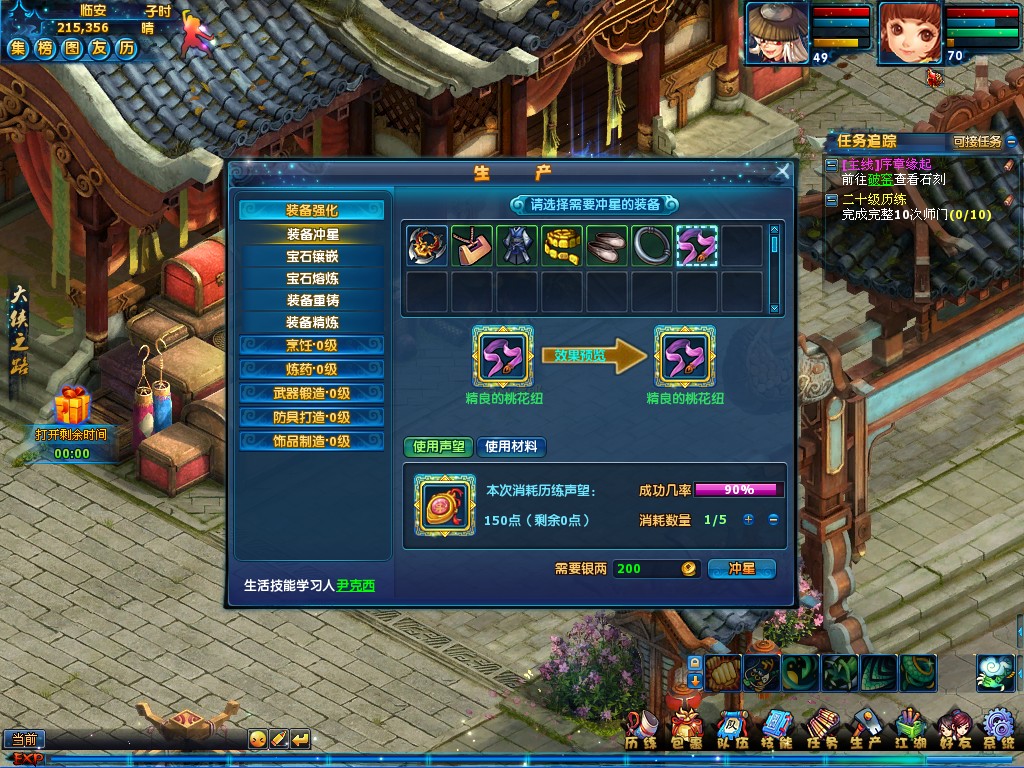Select 宝石镶嵌 in the left menu

pyautogui.click(x=312, y=257)
